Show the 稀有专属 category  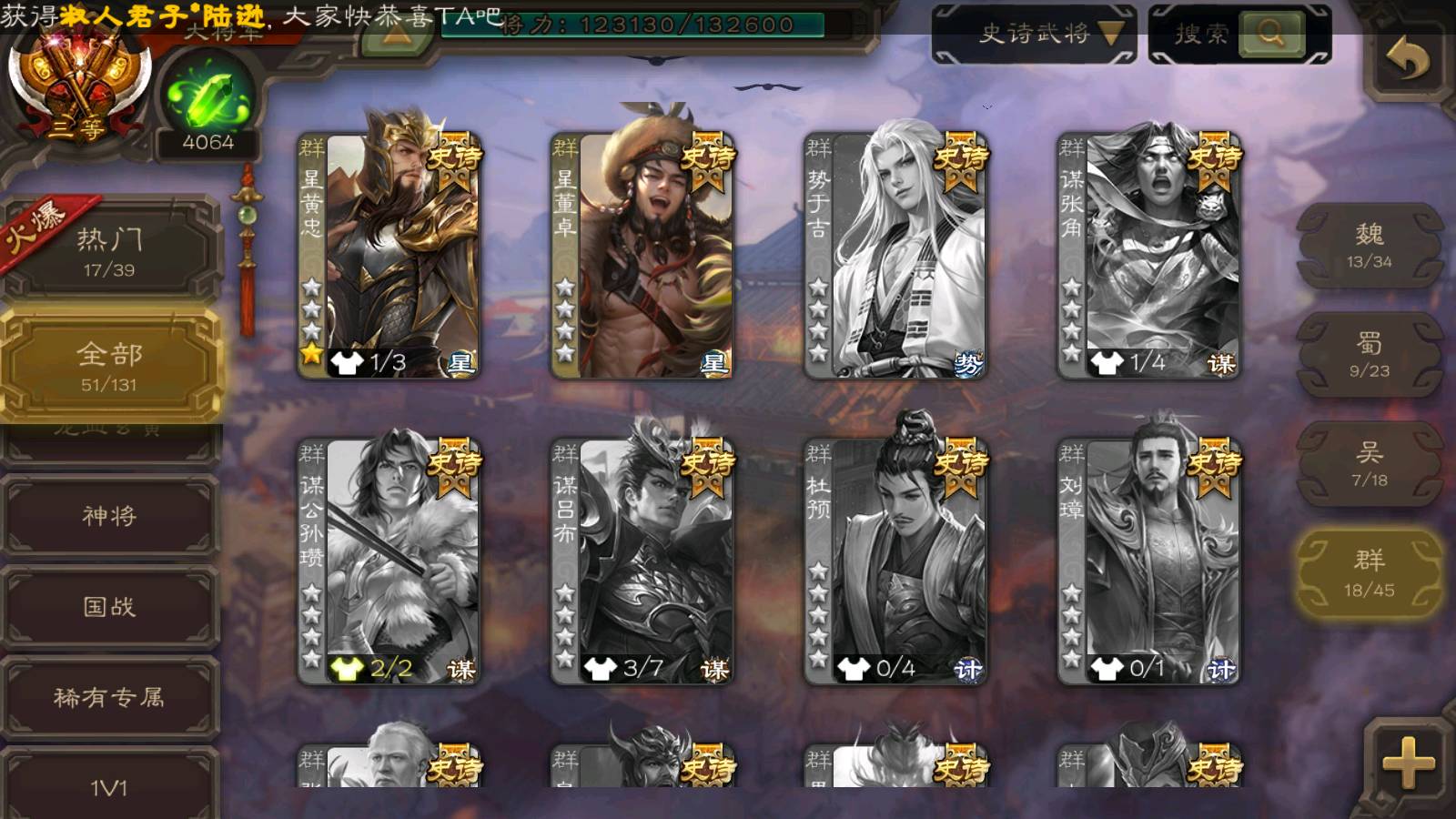[x=109, y=698]
